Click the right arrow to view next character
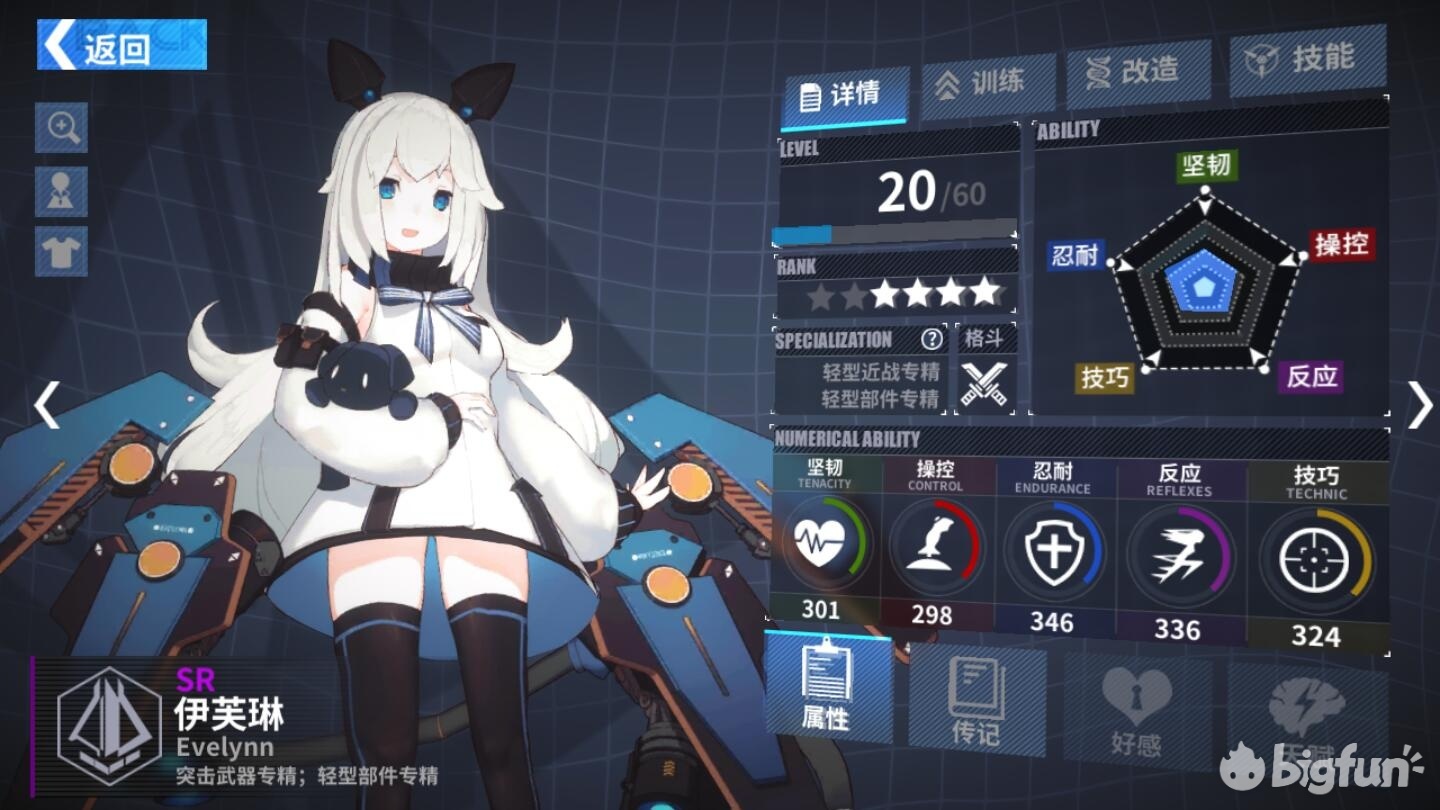This screenshot has height=810, width=1440. (x=1420, y=405)
